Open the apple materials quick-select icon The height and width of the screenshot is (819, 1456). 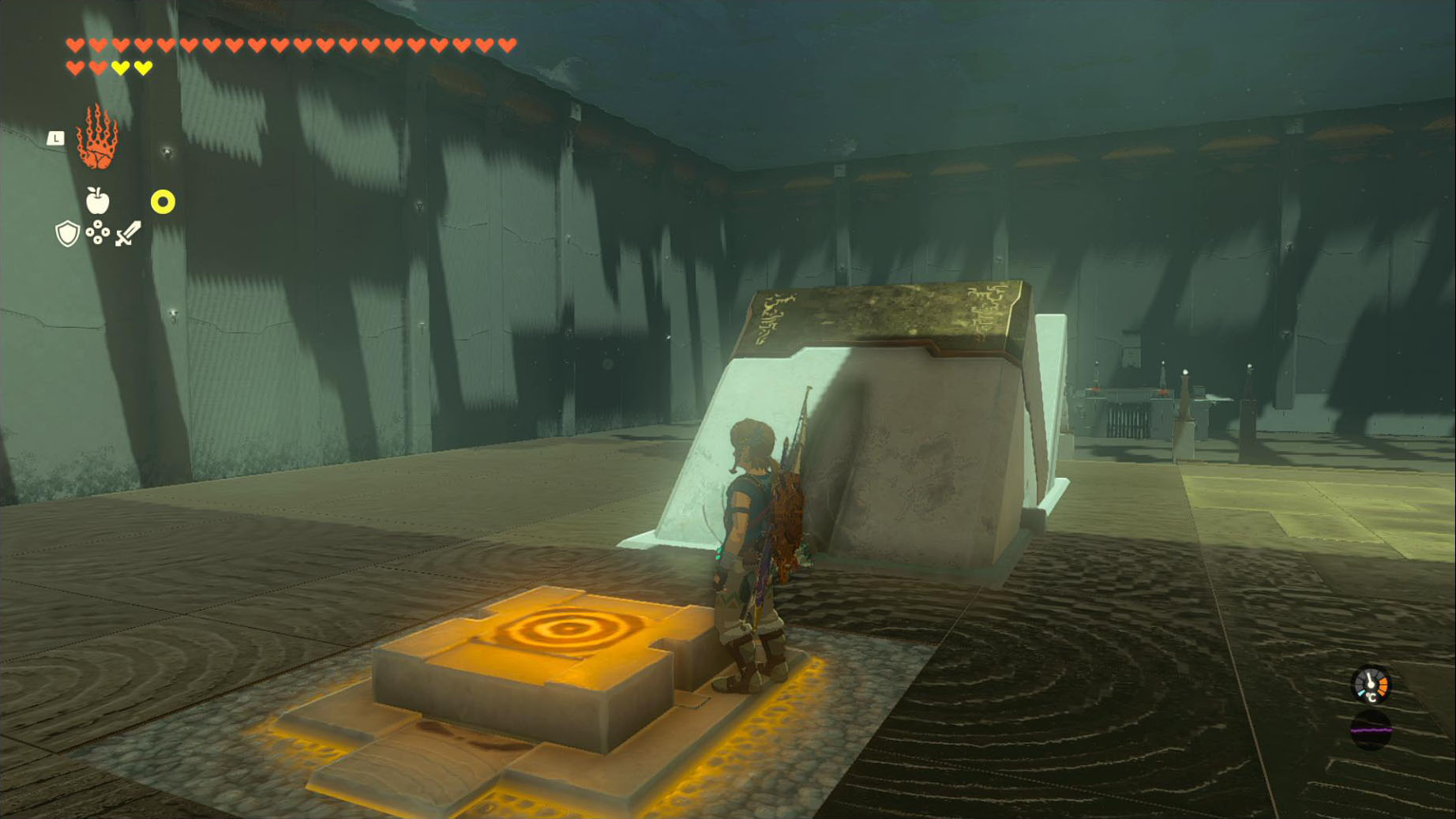coord(97,201)
